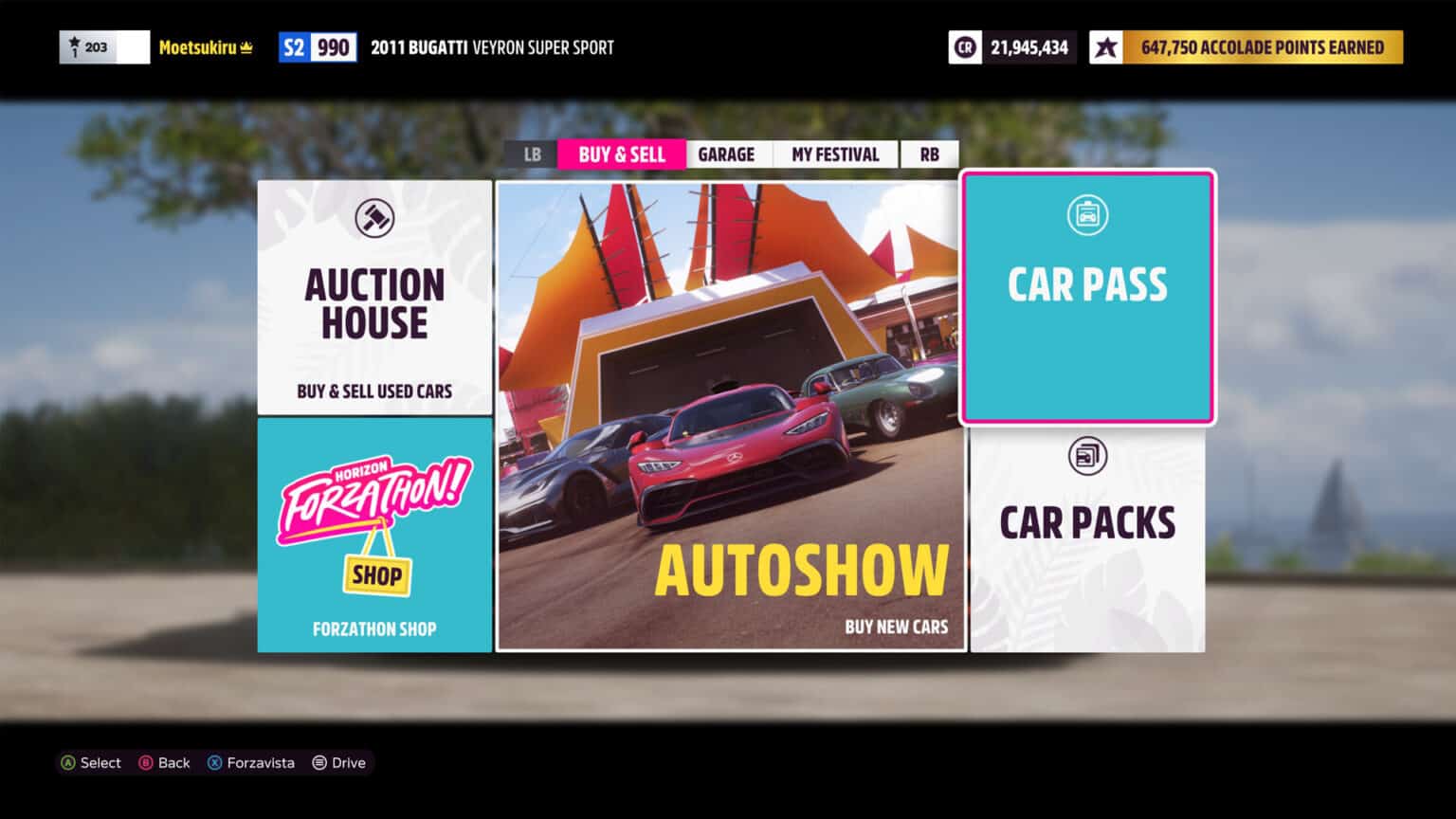Click the S2 990 performance badge
The image size is (1456, 819).
[x=318, y=46]
